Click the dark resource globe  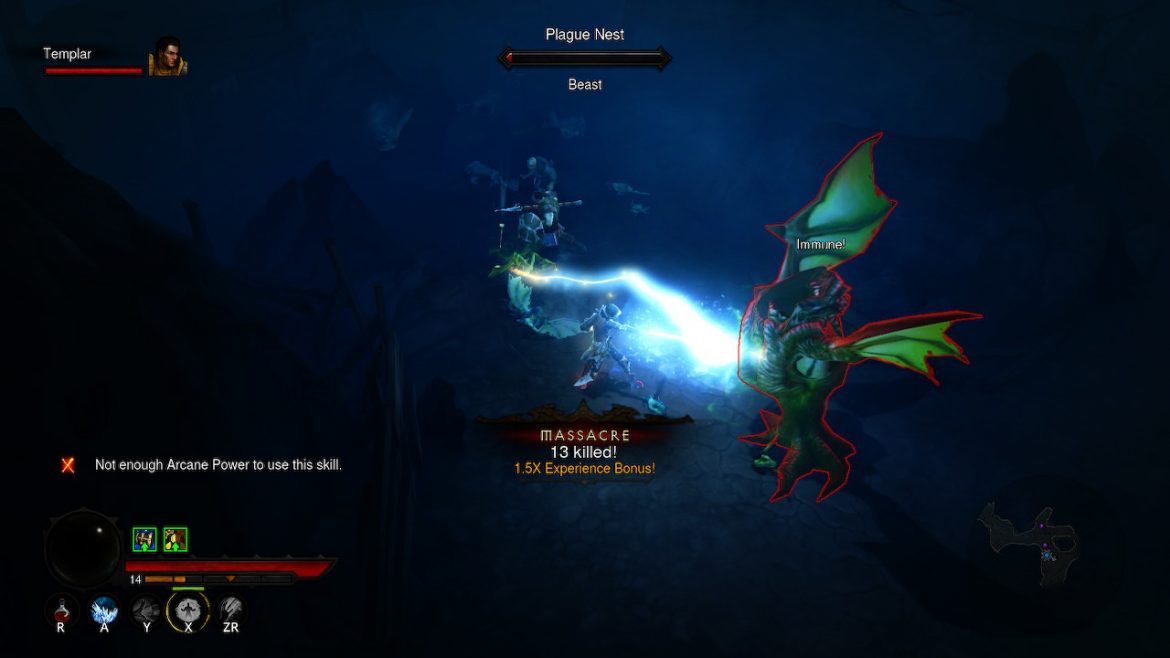tap(84, 549)
